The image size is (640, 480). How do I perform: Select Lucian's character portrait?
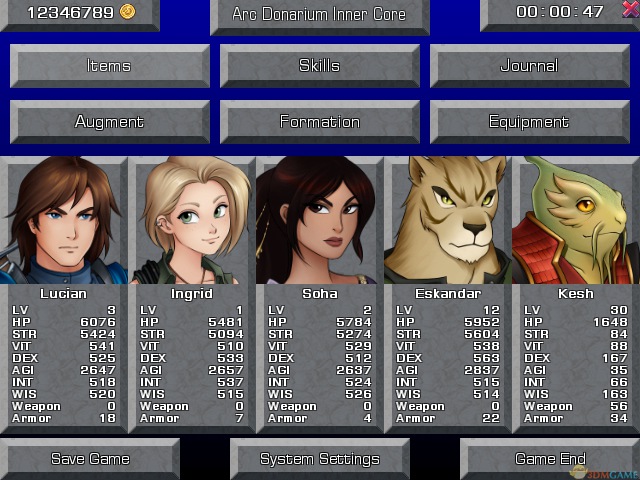coord(64,222)
